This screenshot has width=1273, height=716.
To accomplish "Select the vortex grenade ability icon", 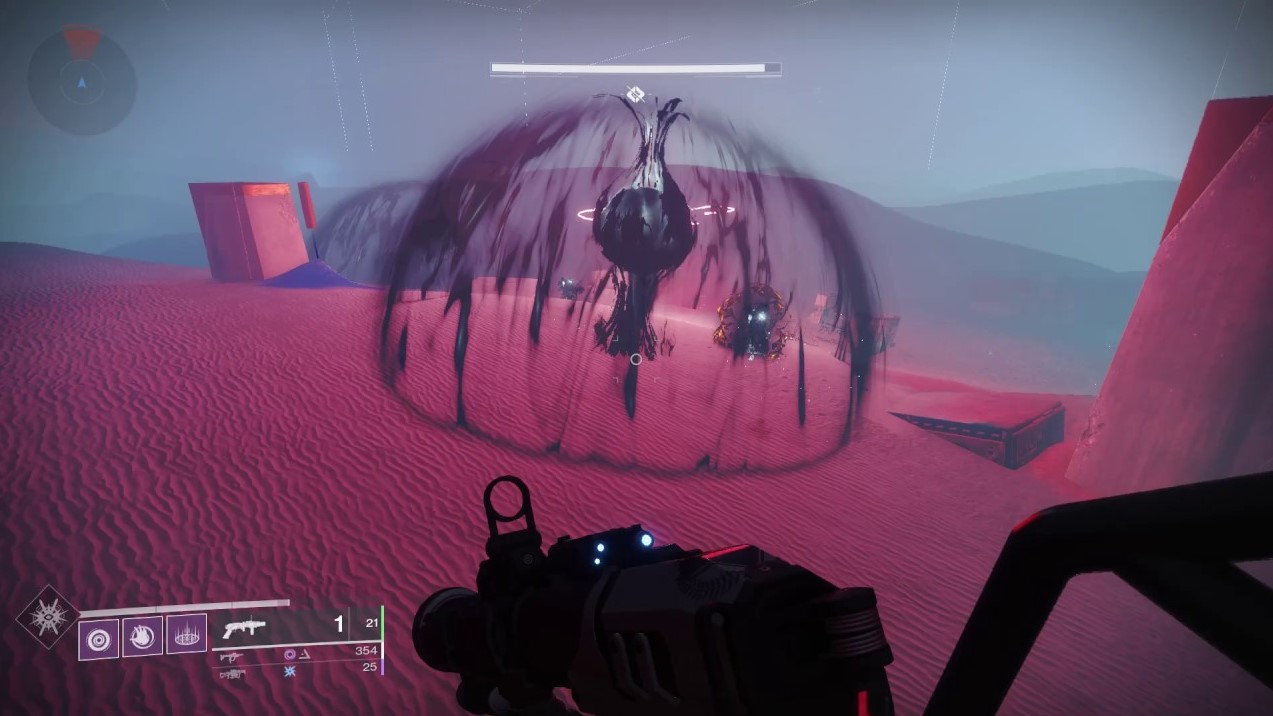I will tap(99, 639).
